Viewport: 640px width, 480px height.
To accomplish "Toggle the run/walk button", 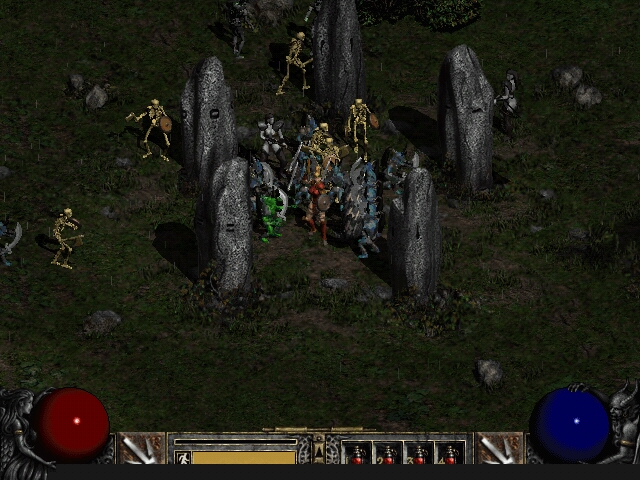I will tap(182, 458).
